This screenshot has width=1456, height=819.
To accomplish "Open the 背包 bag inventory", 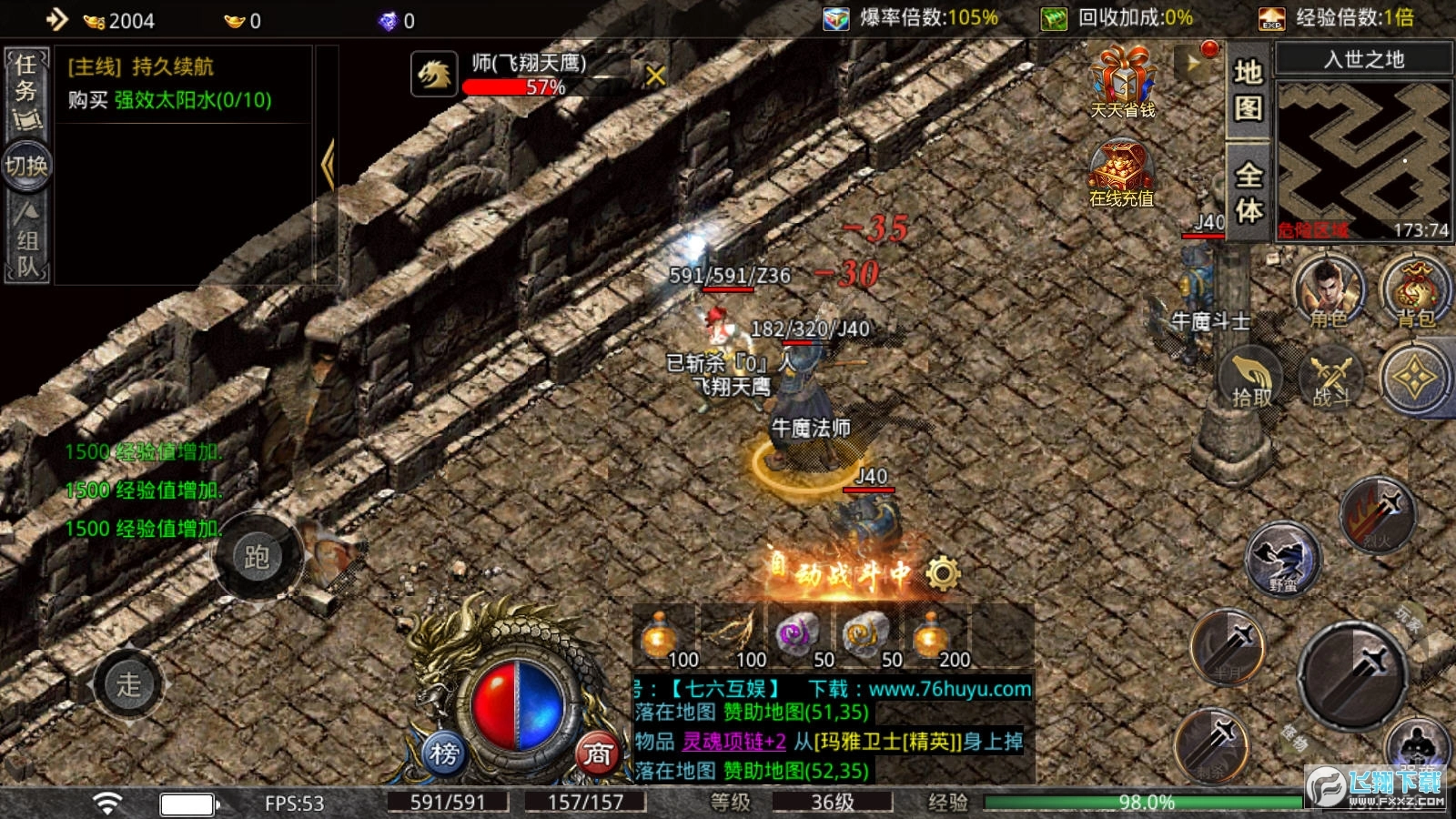I will coord(1415,291).
